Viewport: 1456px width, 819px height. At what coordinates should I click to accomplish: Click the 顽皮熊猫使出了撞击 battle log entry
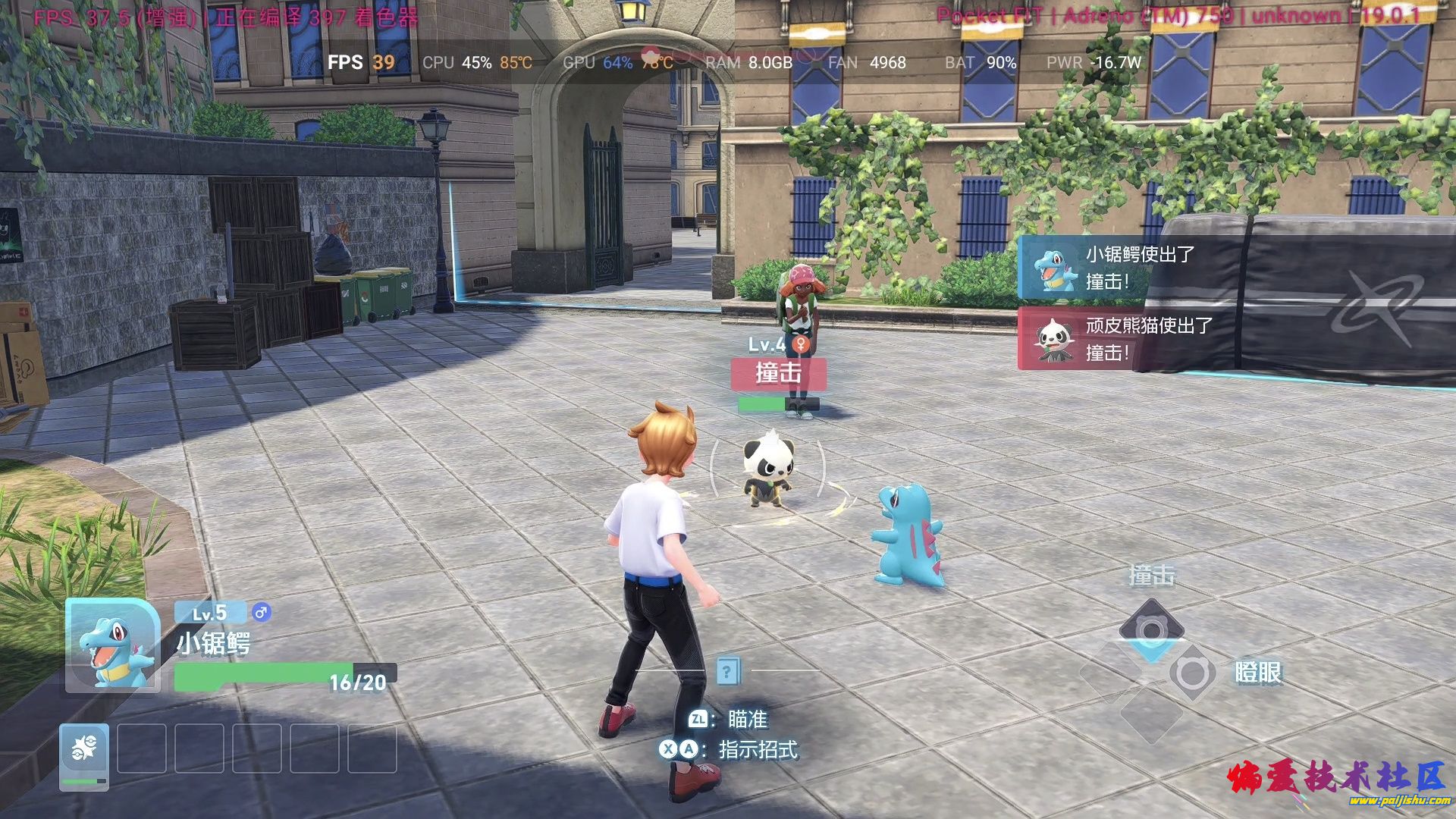pyautogui.click(x=1130, y=339)
